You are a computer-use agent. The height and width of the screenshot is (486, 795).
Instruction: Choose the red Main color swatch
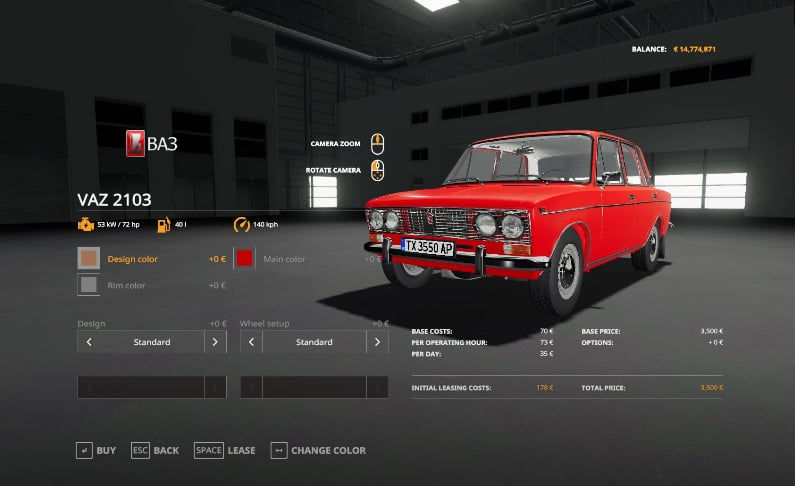tap(245, 259)
